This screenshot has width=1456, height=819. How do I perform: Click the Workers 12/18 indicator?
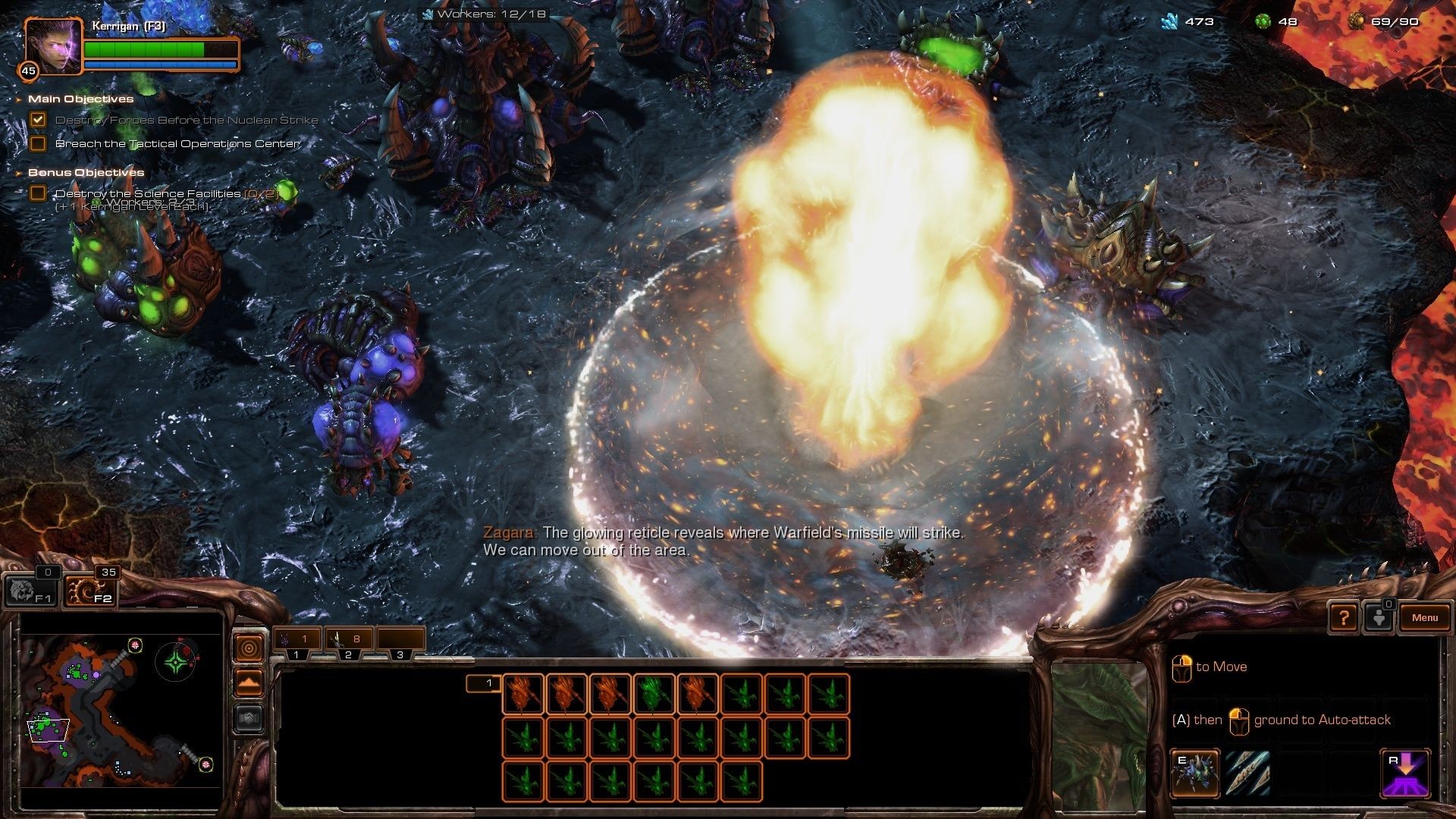click(485, 14)
